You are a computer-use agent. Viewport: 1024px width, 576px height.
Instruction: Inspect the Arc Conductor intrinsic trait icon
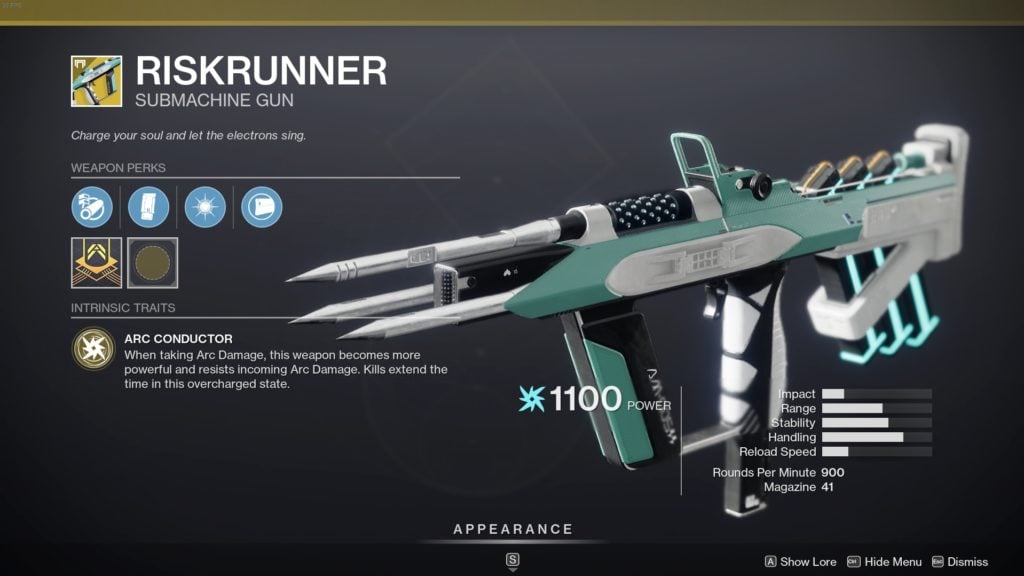(x=92, y=350)
